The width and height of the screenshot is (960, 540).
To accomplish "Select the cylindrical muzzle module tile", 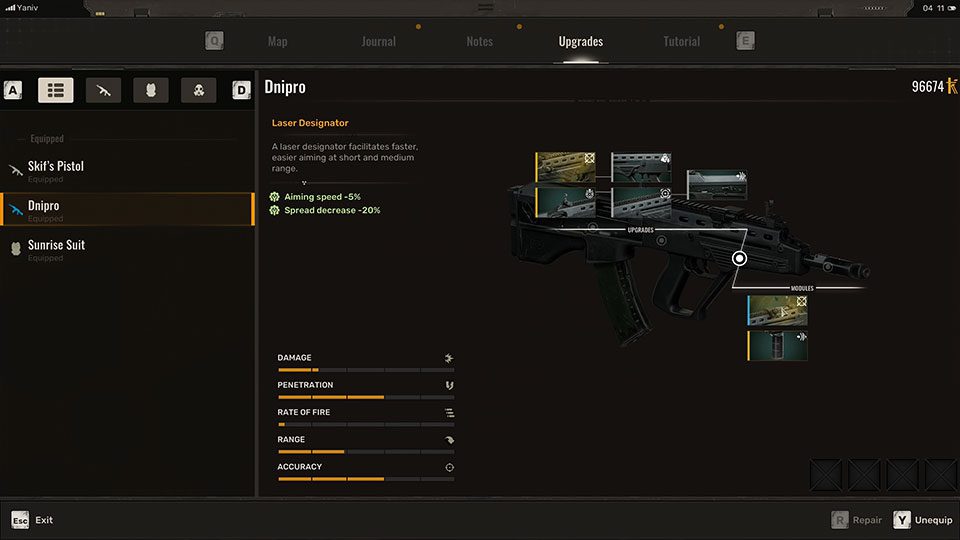I will click(778, 346).
